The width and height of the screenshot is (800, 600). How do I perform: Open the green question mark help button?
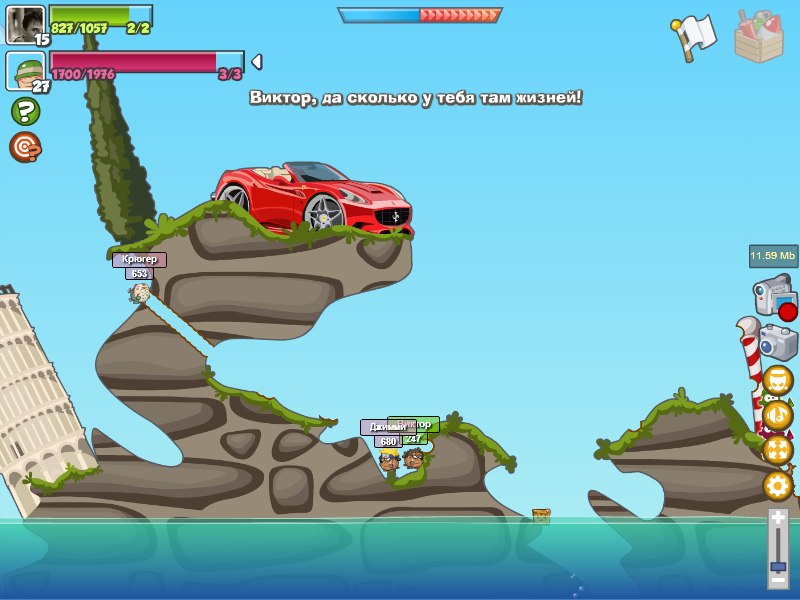click(x=25, y=111)
